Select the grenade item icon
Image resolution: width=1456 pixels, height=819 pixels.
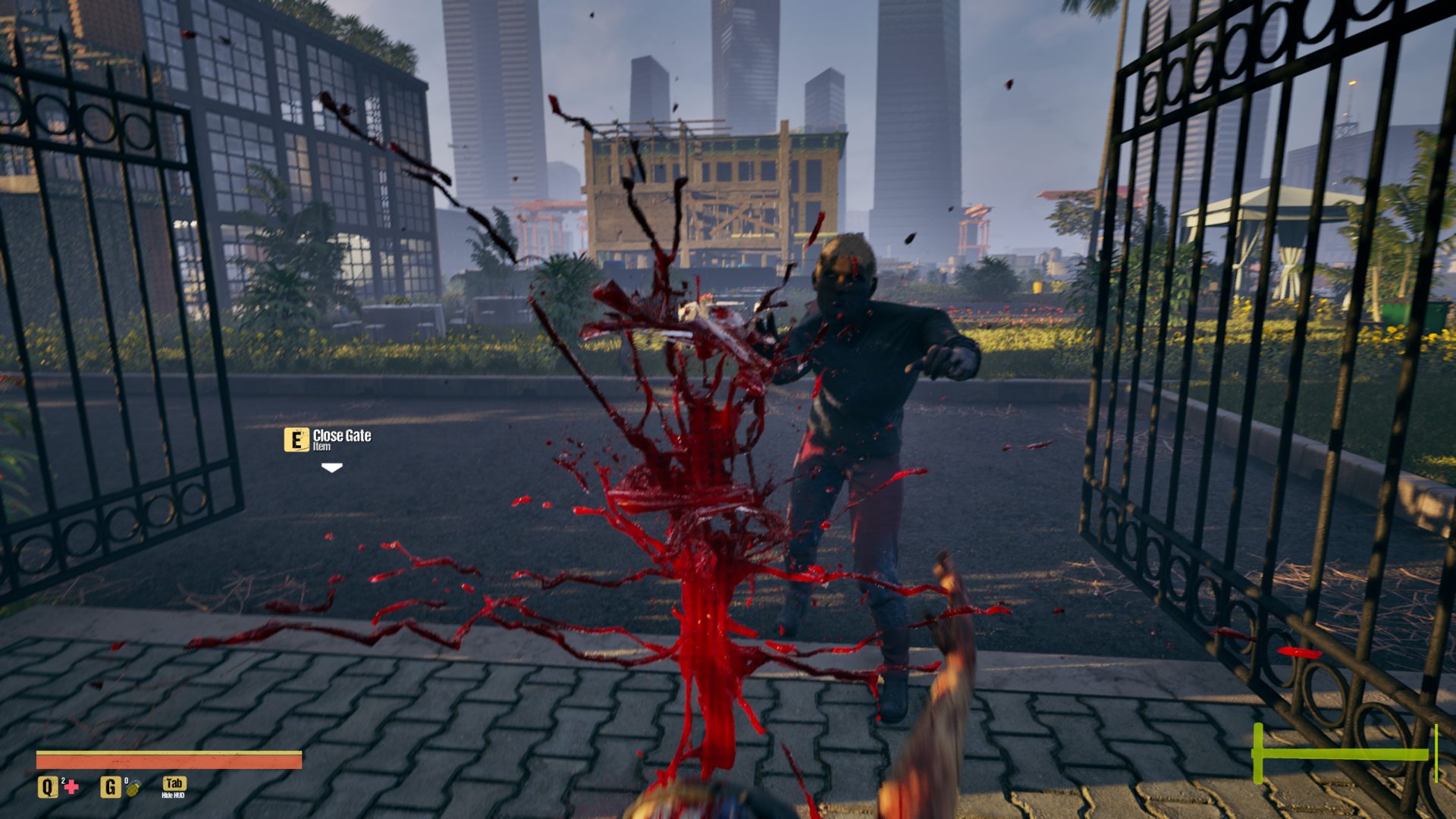(133, 788)
